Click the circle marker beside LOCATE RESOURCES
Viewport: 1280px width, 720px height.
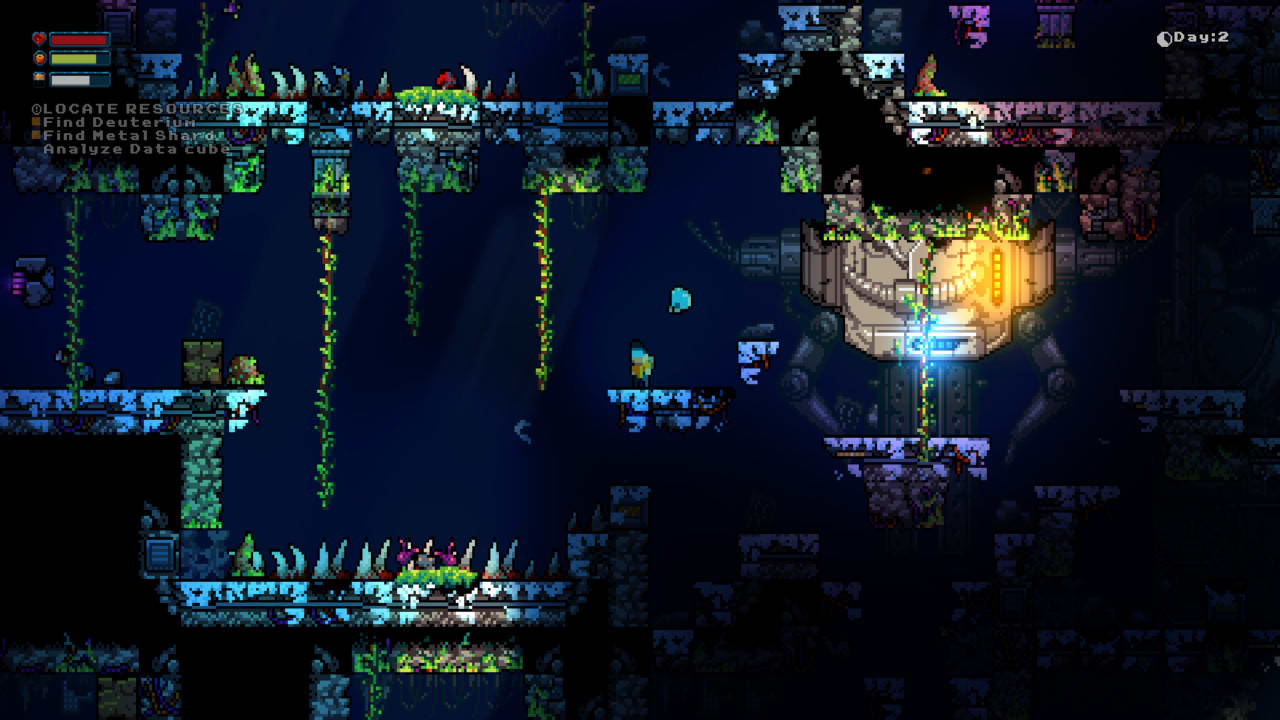tap(36, 106)
